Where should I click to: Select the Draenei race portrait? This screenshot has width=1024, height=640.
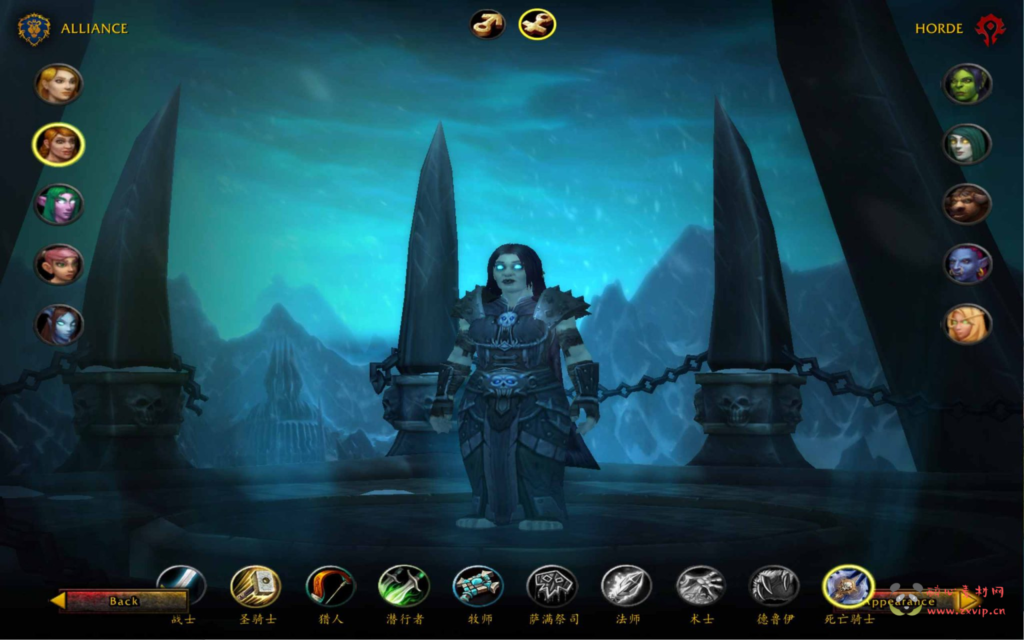(x=59, y=325)
